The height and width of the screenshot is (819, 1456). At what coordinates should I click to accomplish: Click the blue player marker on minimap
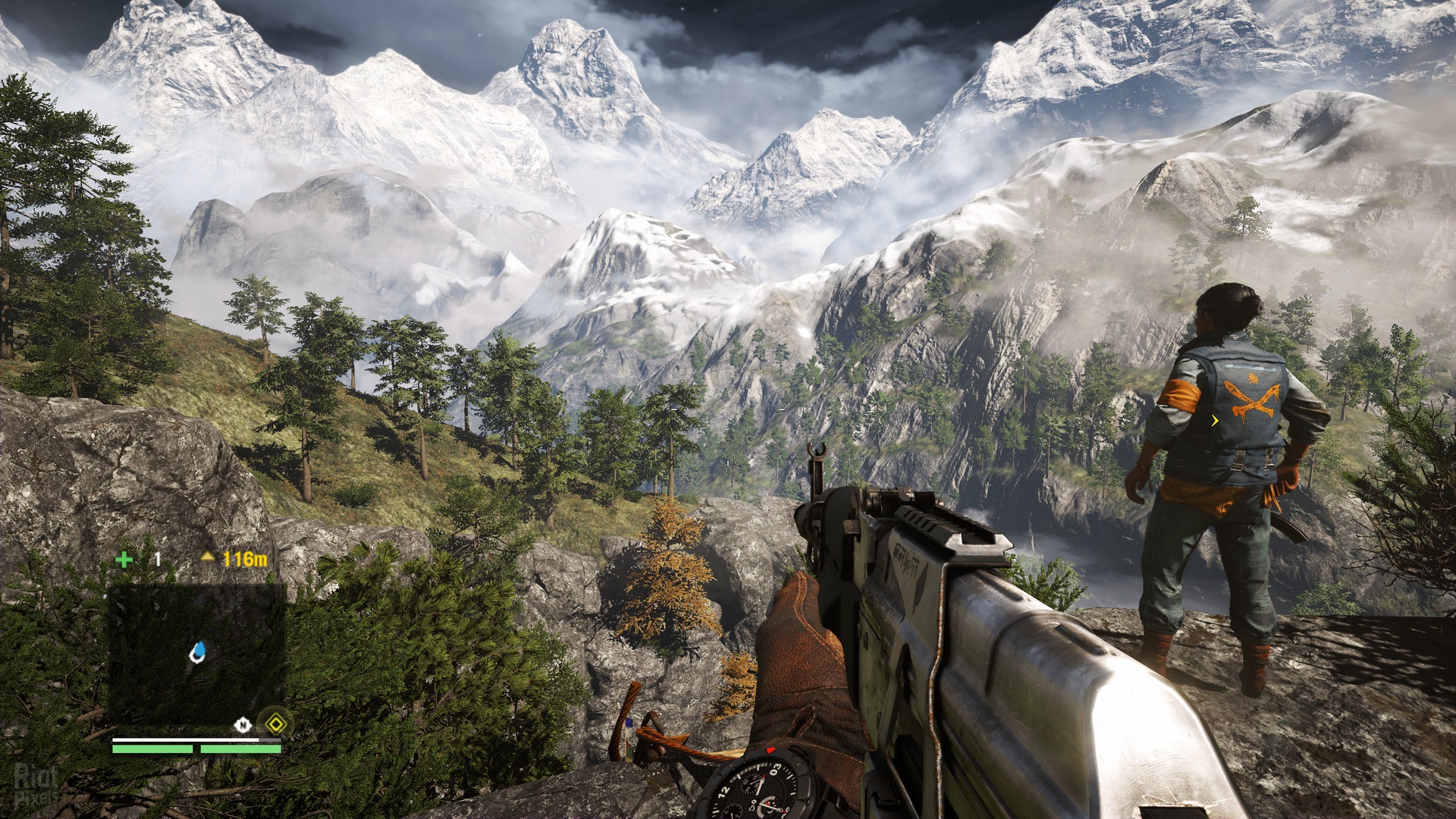(x=199, y=651)
